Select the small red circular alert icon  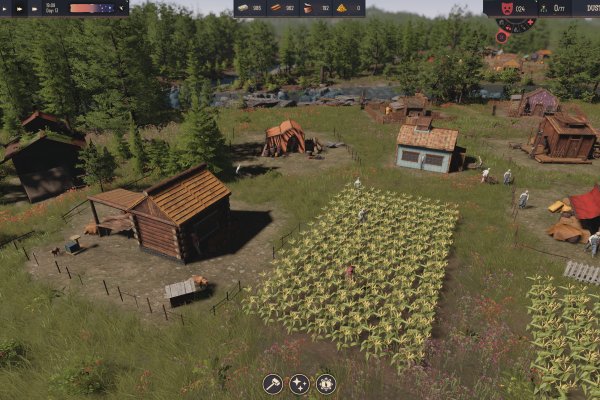501,37
